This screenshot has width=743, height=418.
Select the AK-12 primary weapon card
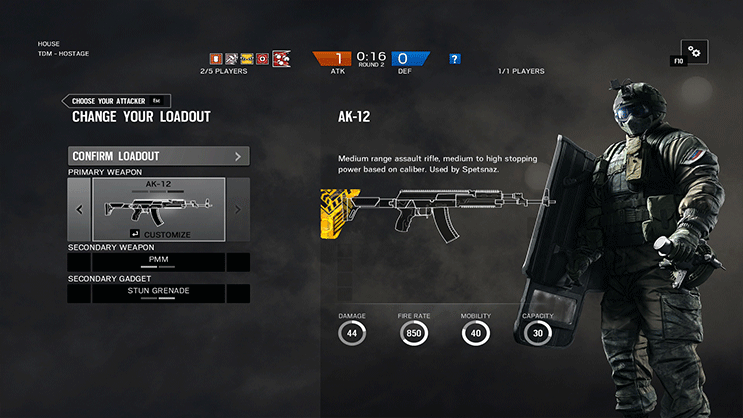pyautogui.click(x=158, y=203)
